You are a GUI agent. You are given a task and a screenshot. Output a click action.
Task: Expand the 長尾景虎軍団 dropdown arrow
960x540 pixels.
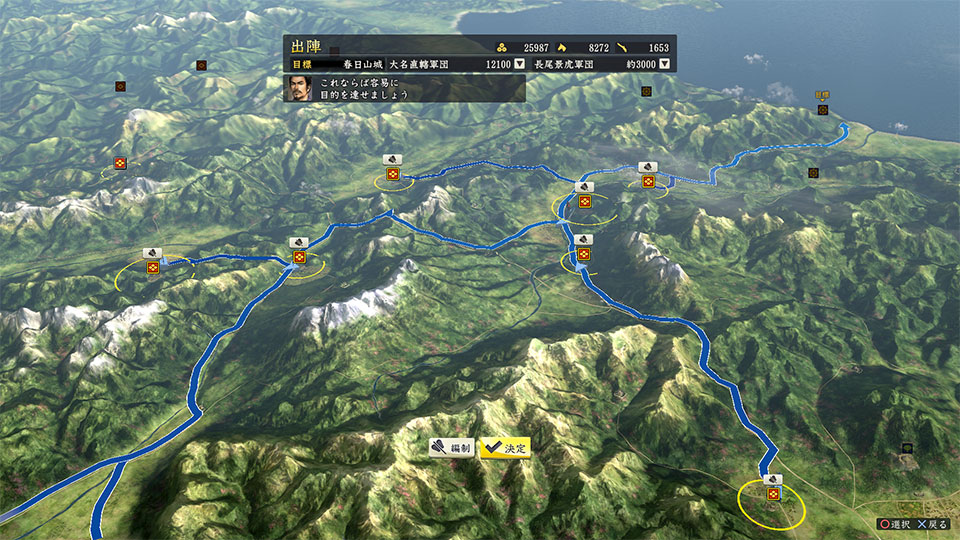click(x=665, y=64)
